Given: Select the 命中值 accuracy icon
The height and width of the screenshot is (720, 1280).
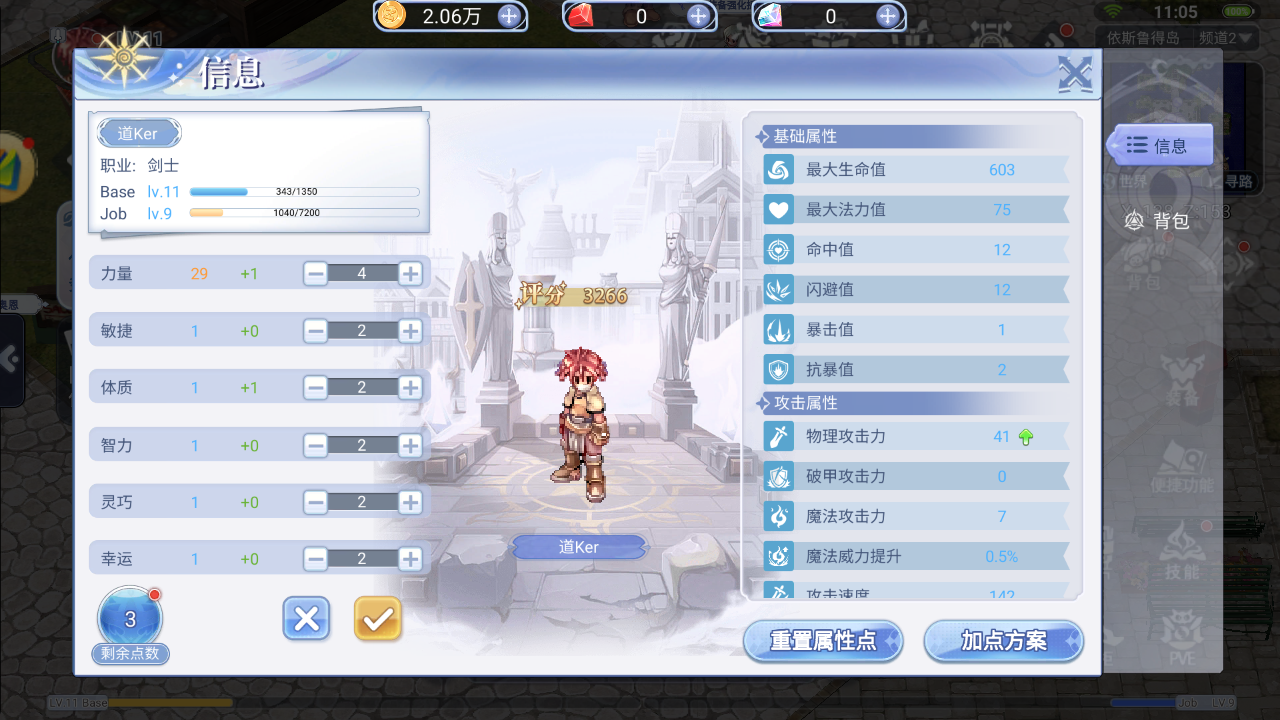Looking at the screenshot, I should 781,249.
